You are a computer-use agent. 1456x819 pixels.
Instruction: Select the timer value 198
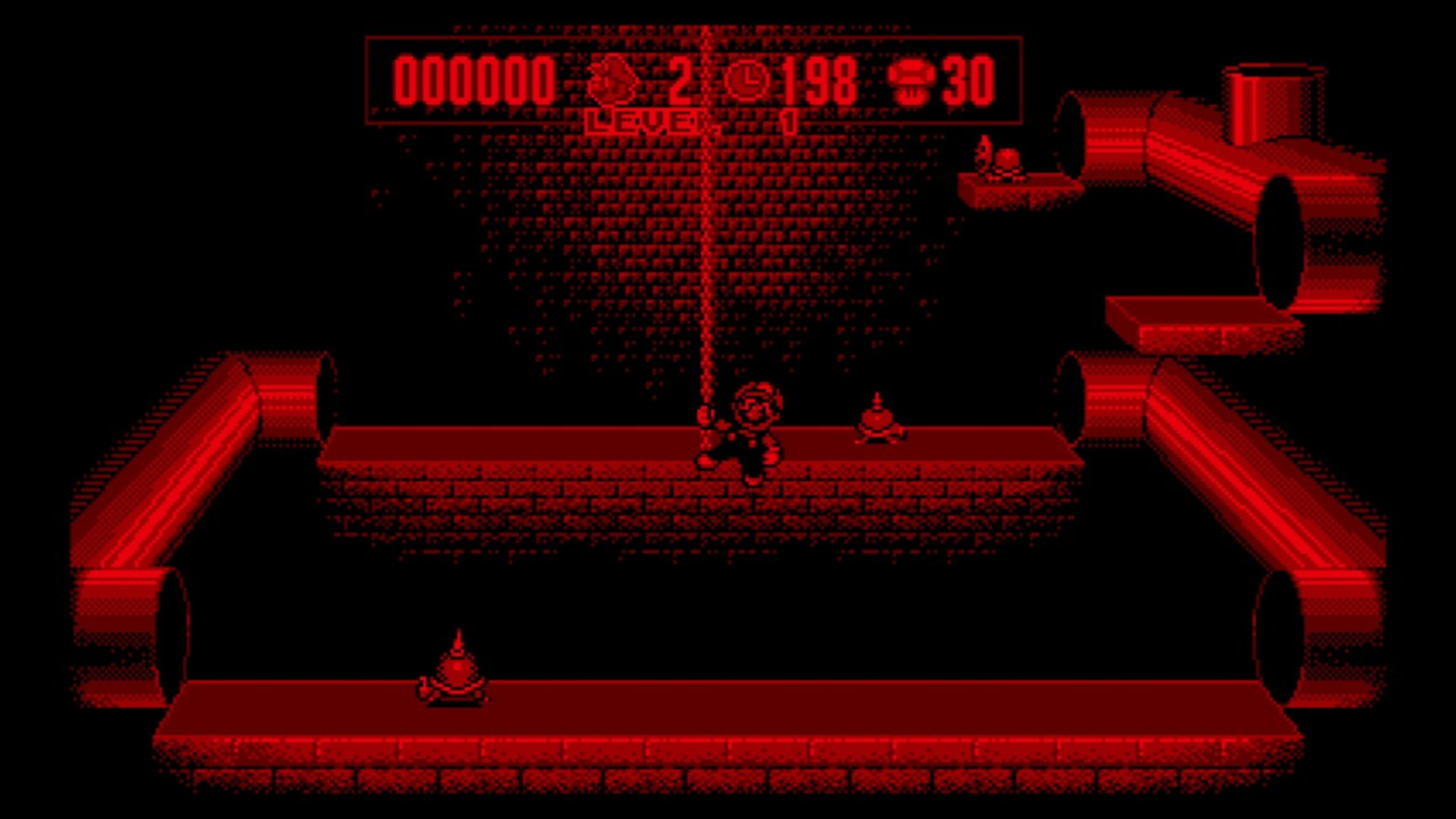tap(819, 80)
